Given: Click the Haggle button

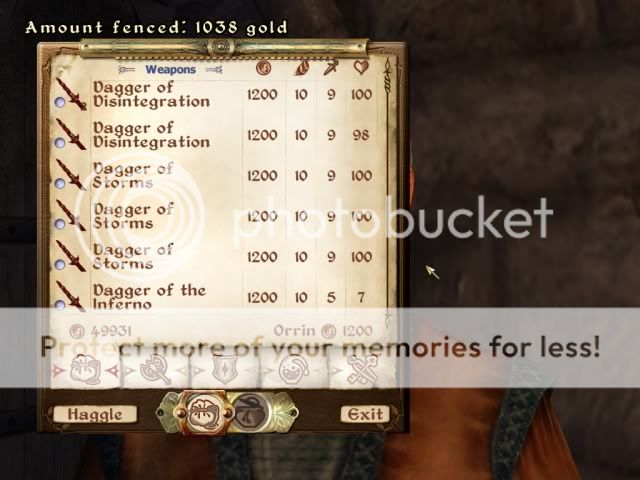Looking at the screenshot, I should click(x=95, y=414).
